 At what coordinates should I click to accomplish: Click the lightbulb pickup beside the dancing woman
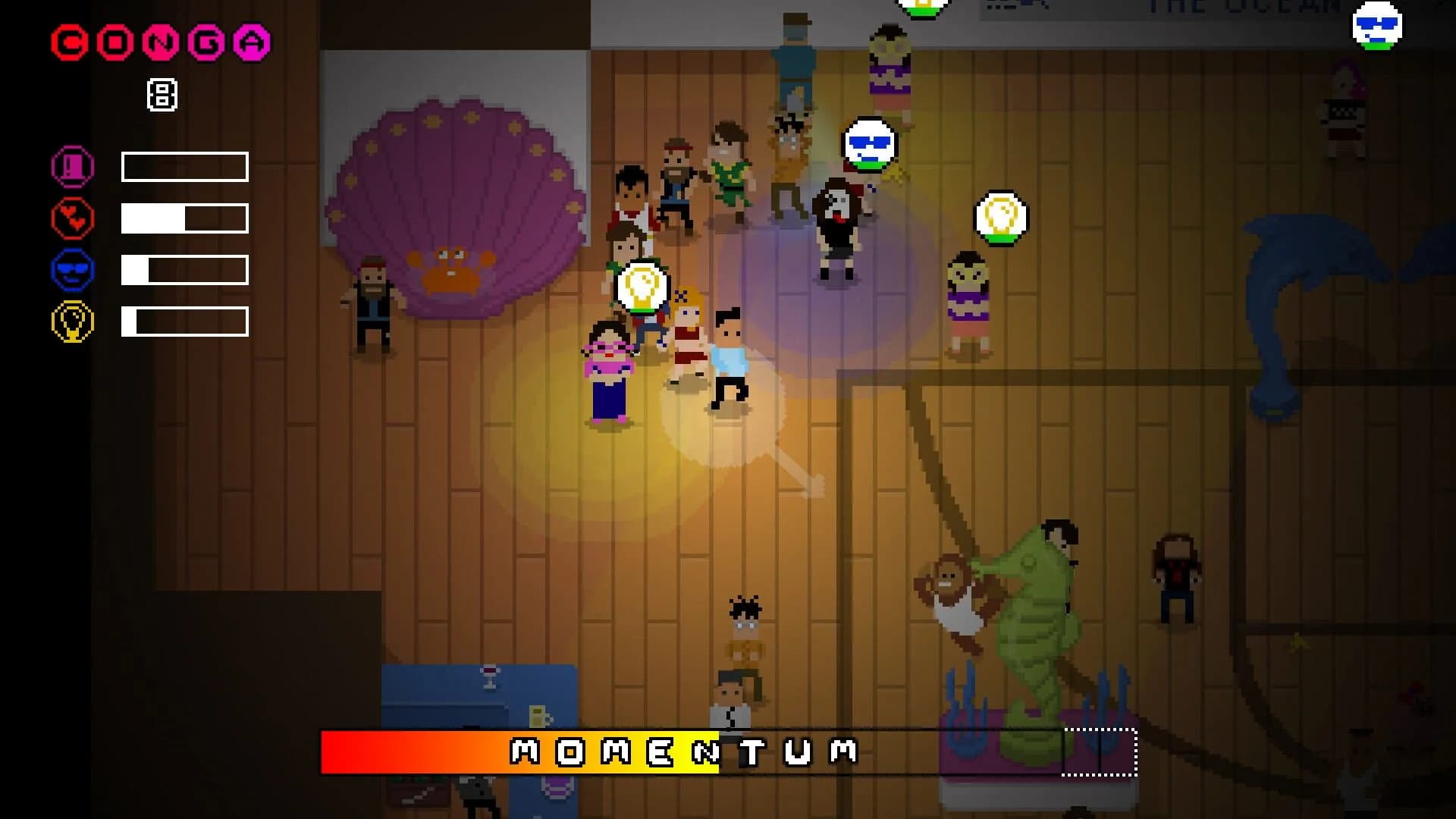click(1001, 217)
